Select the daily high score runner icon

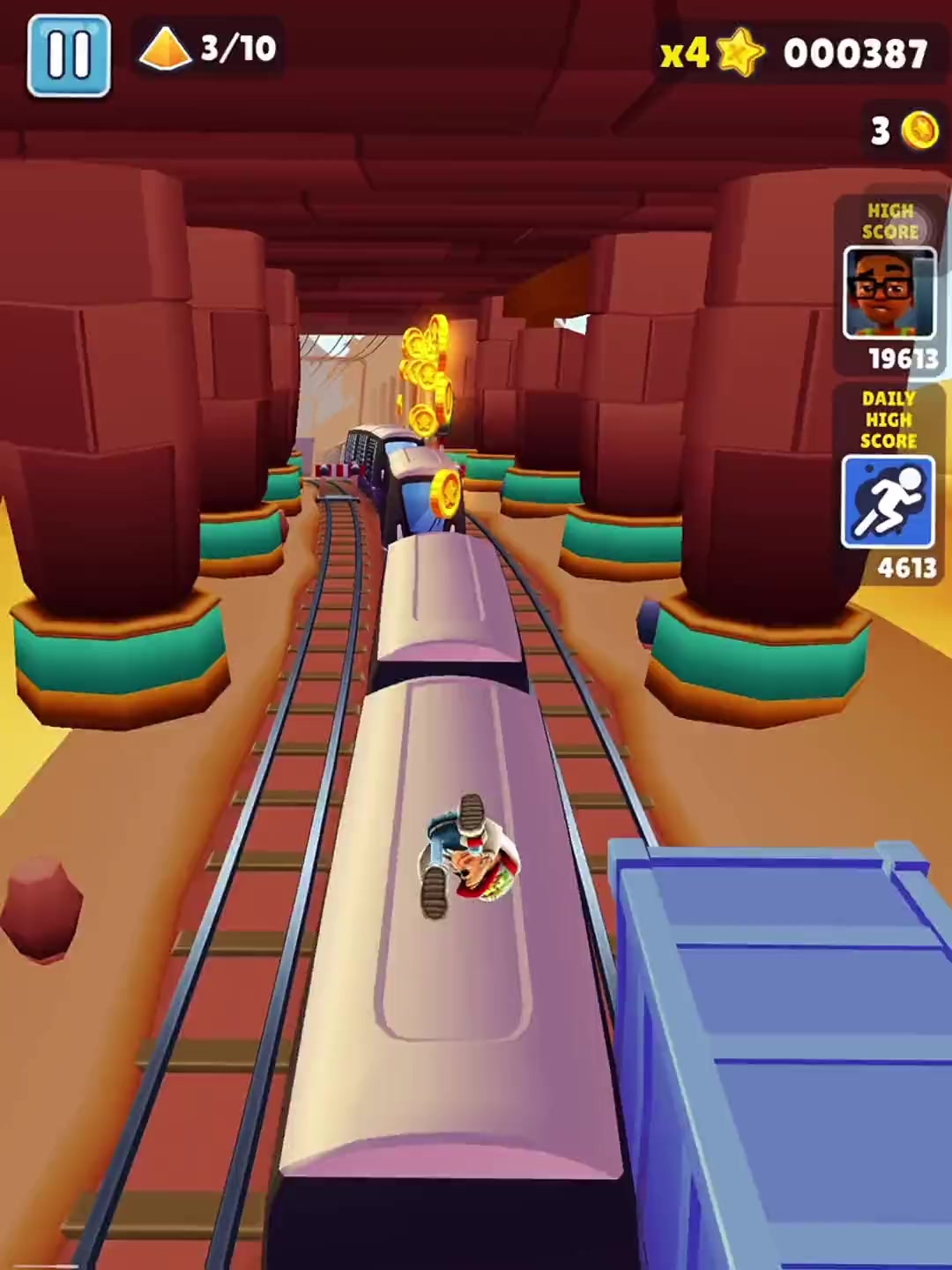click(888, 502)
